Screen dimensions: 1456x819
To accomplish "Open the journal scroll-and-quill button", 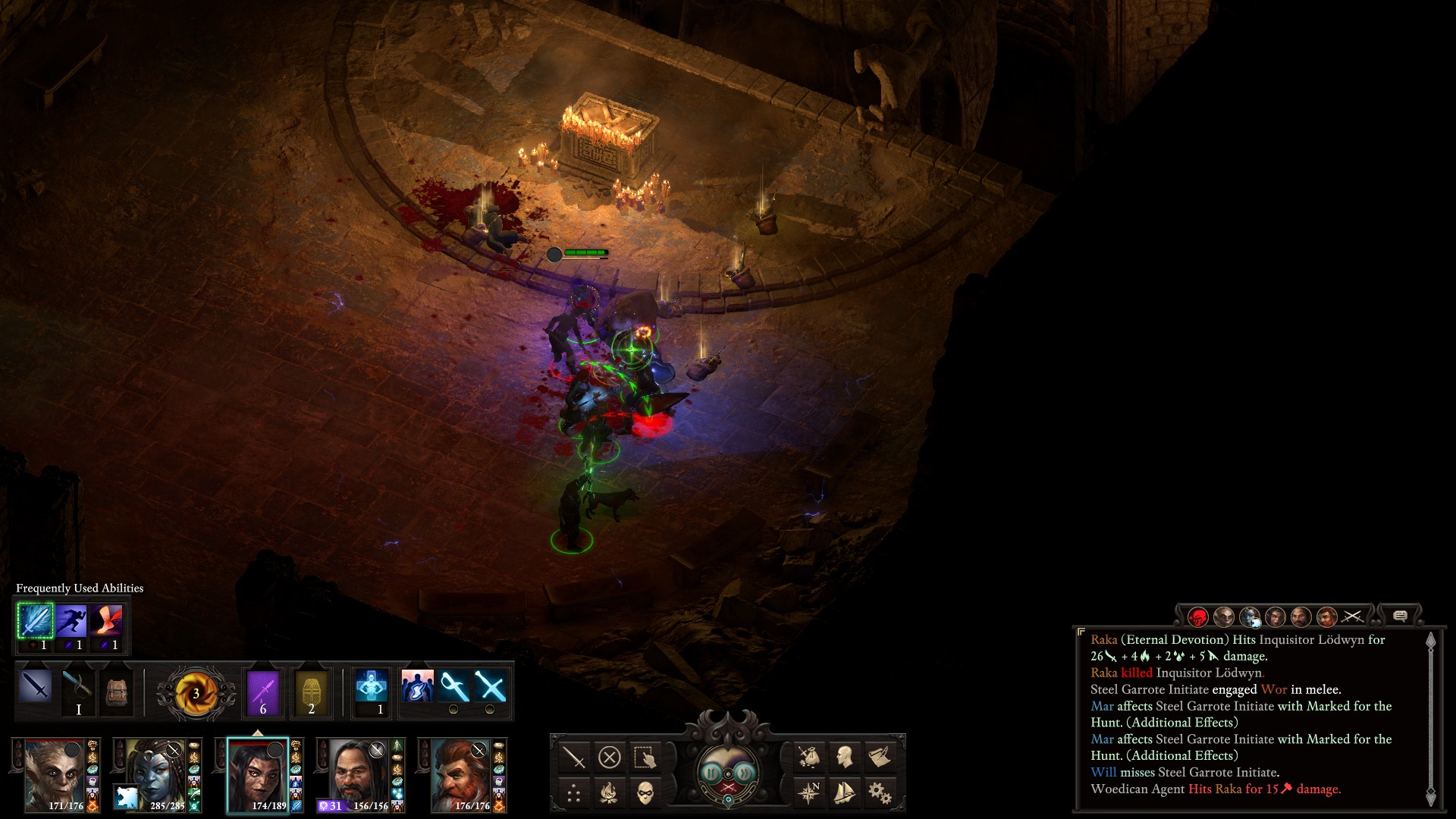I will 880,756.
